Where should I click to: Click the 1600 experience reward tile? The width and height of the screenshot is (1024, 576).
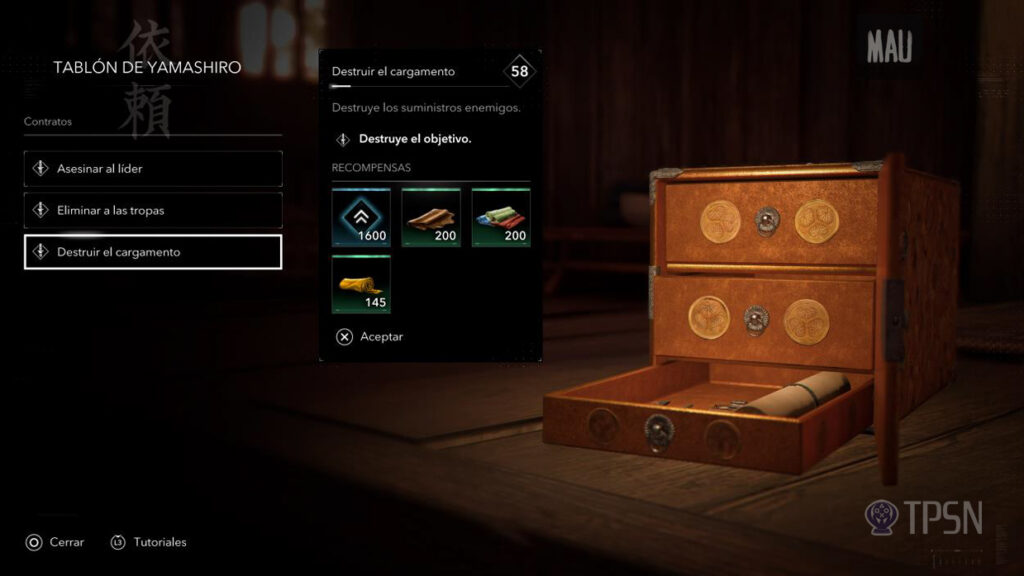(x=361, y=217)
